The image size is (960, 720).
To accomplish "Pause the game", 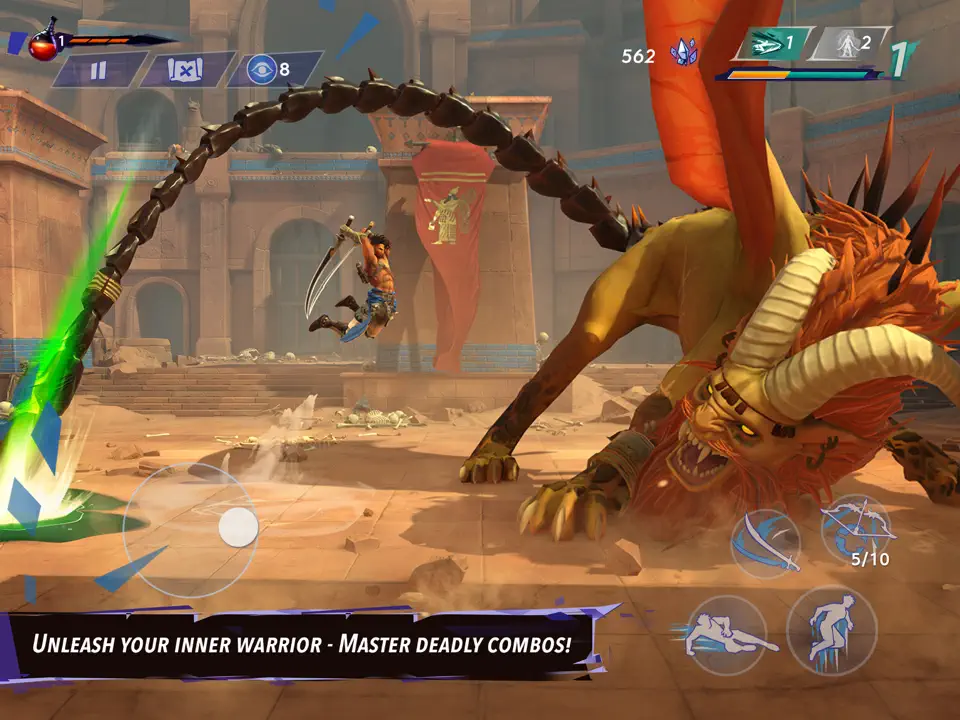I will click(98, 70).
